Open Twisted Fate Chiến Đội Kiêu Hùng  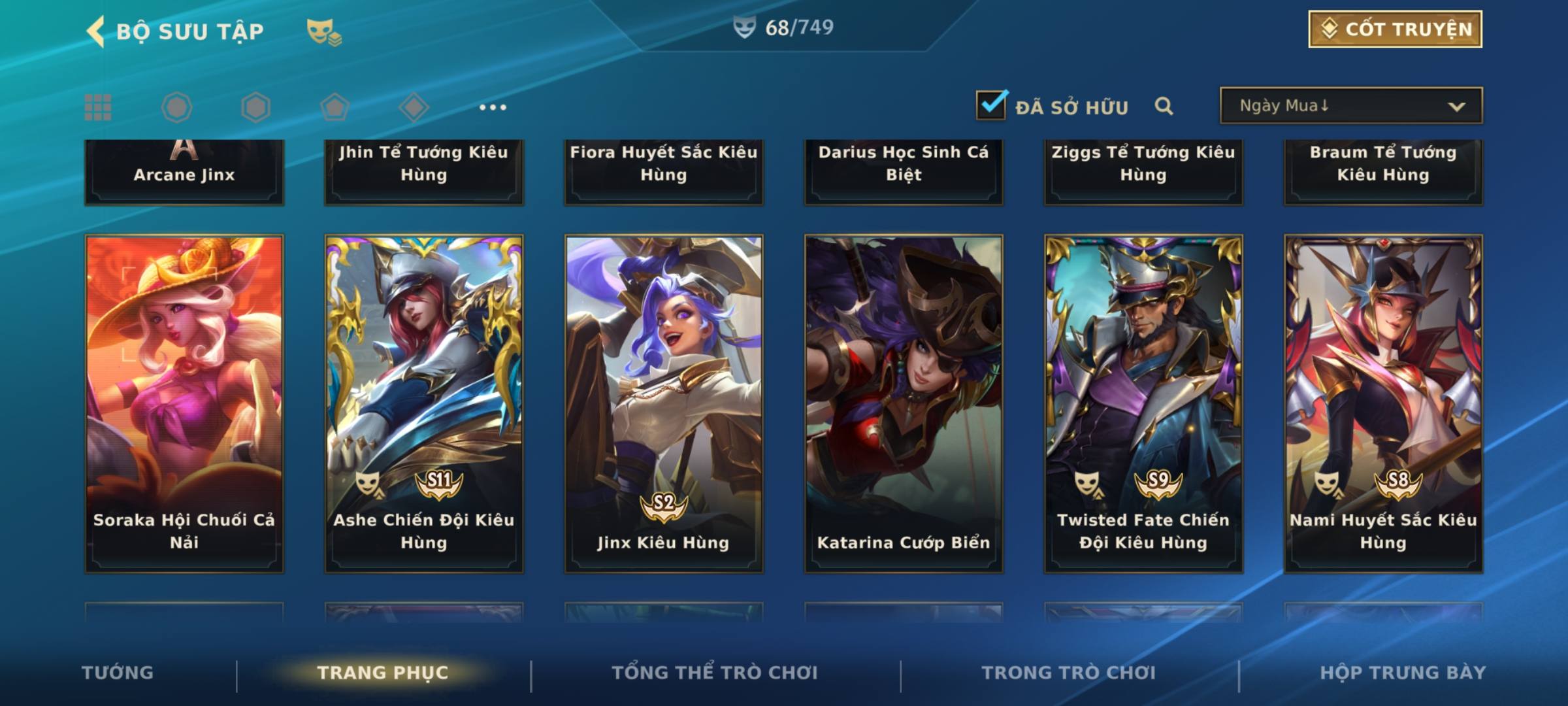(1143, 403)
